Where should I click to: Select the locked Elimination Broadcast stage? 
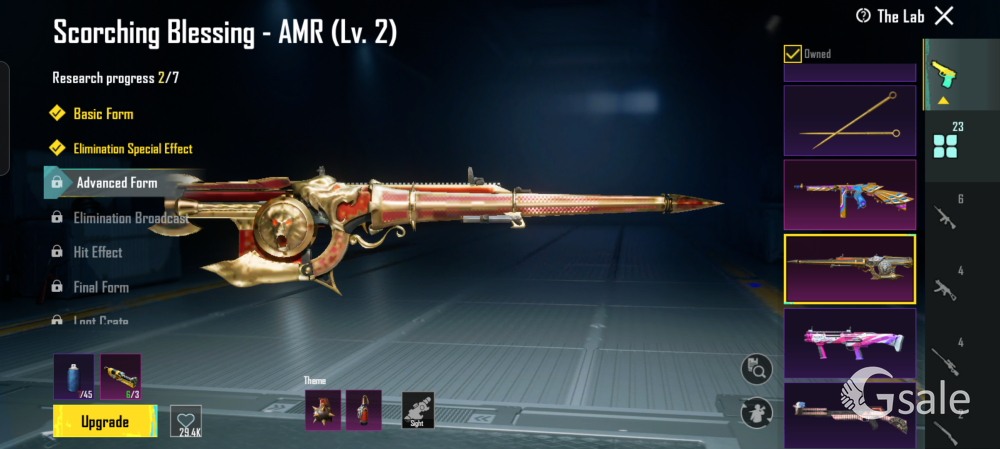tap(130, 218)
